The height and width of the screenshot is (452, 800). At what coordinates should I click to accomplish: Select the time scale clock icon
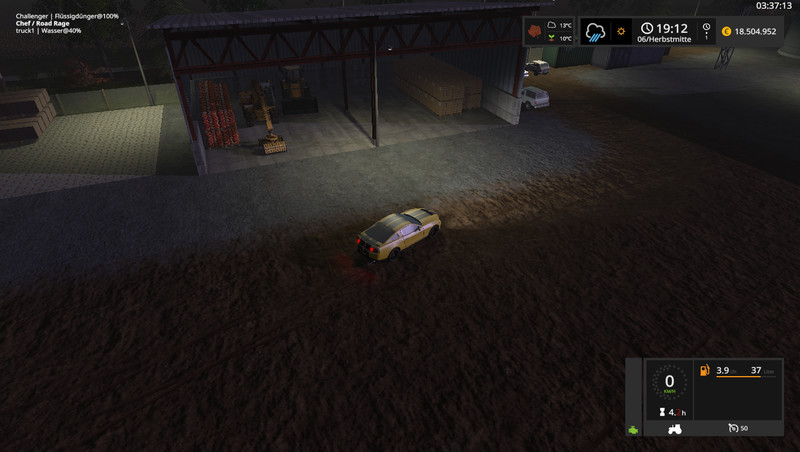click(706, 28)
